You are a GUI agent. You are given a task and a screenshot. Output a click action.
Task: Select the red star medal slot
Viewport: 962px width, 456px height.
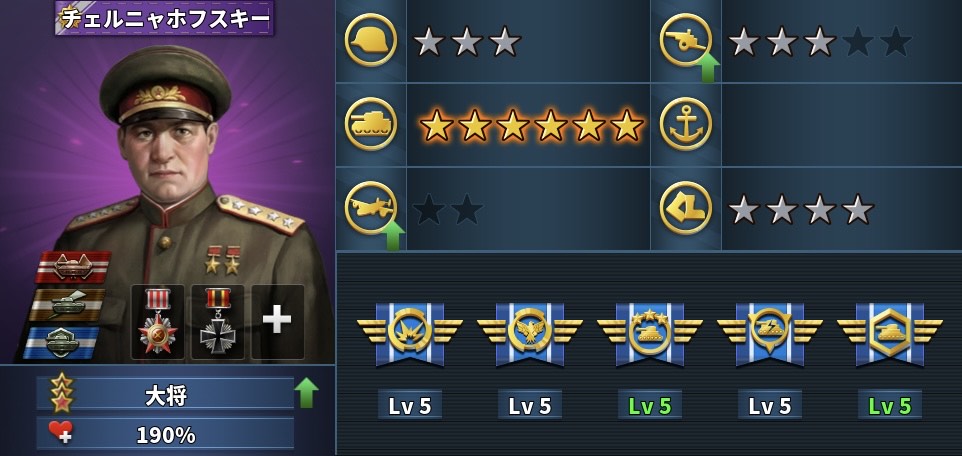coord(158,321)
